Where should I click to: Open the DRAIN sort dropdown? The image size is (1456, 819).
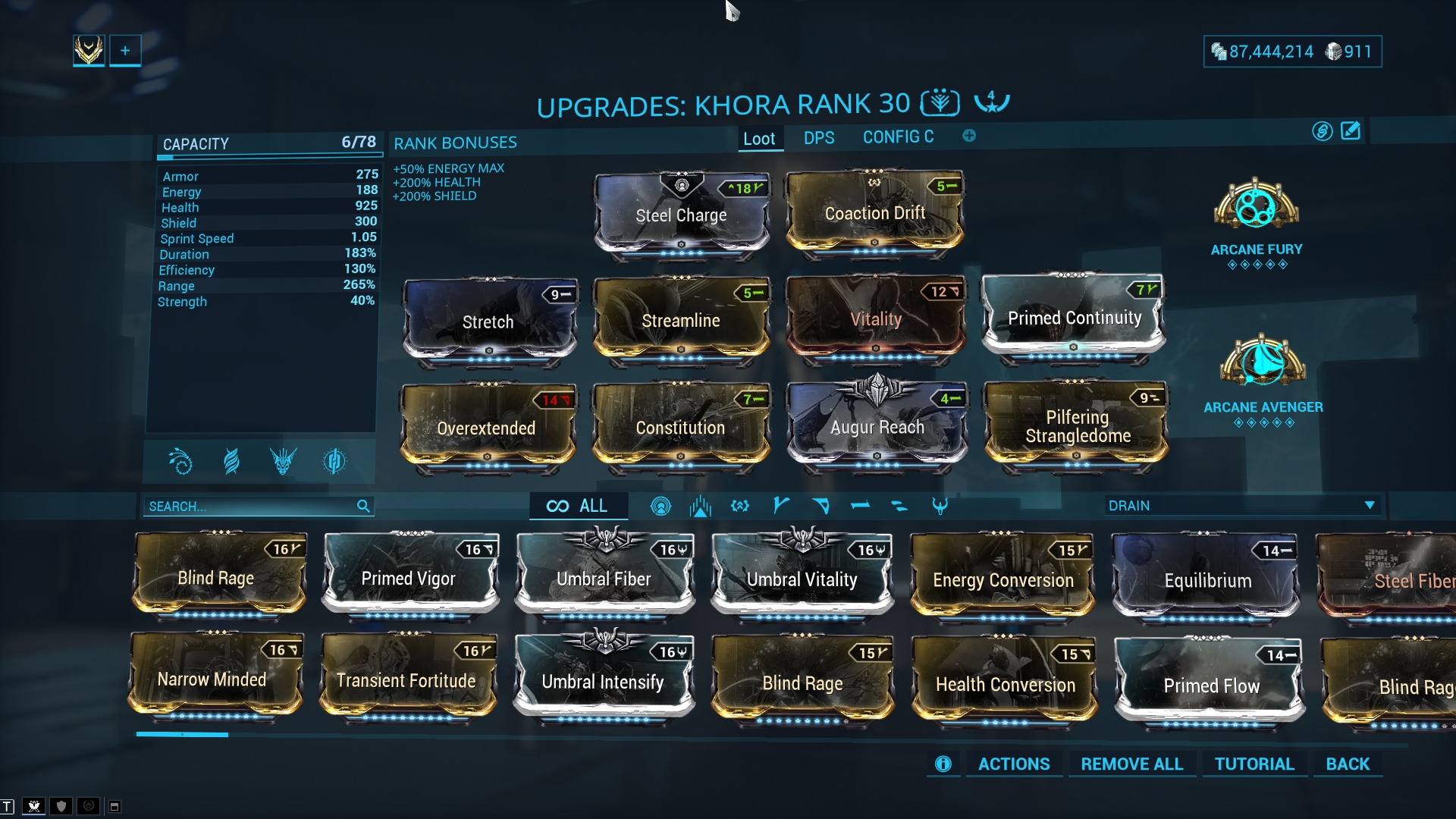[x=1241, y=506]
